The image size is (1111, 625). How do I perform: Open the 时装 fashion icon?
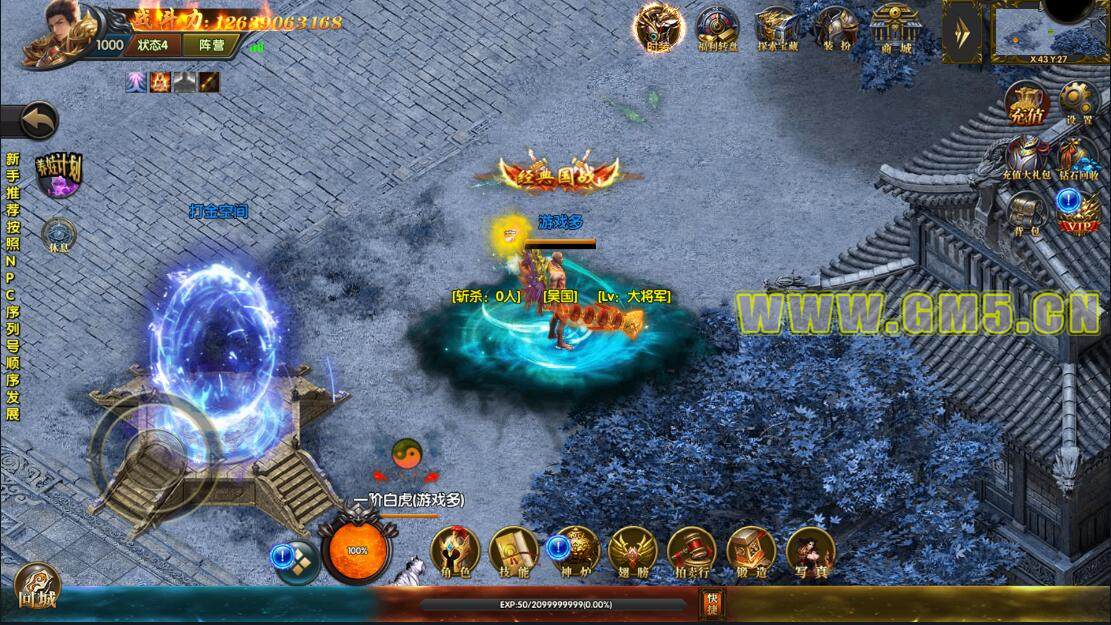pyautogui.click(x=658, y=27)
